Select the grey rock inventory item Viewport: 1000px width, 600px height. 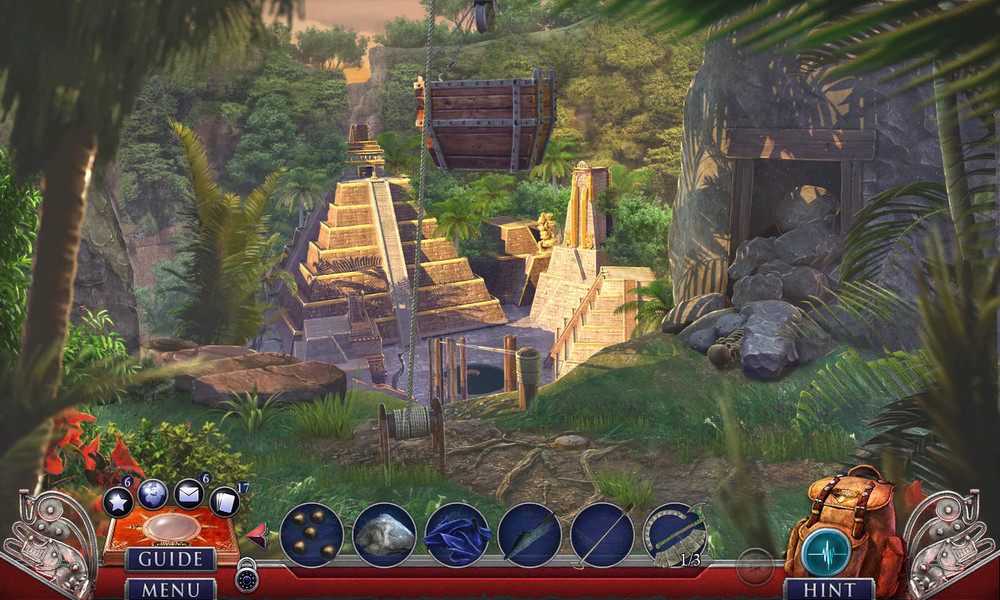[385, 535]
